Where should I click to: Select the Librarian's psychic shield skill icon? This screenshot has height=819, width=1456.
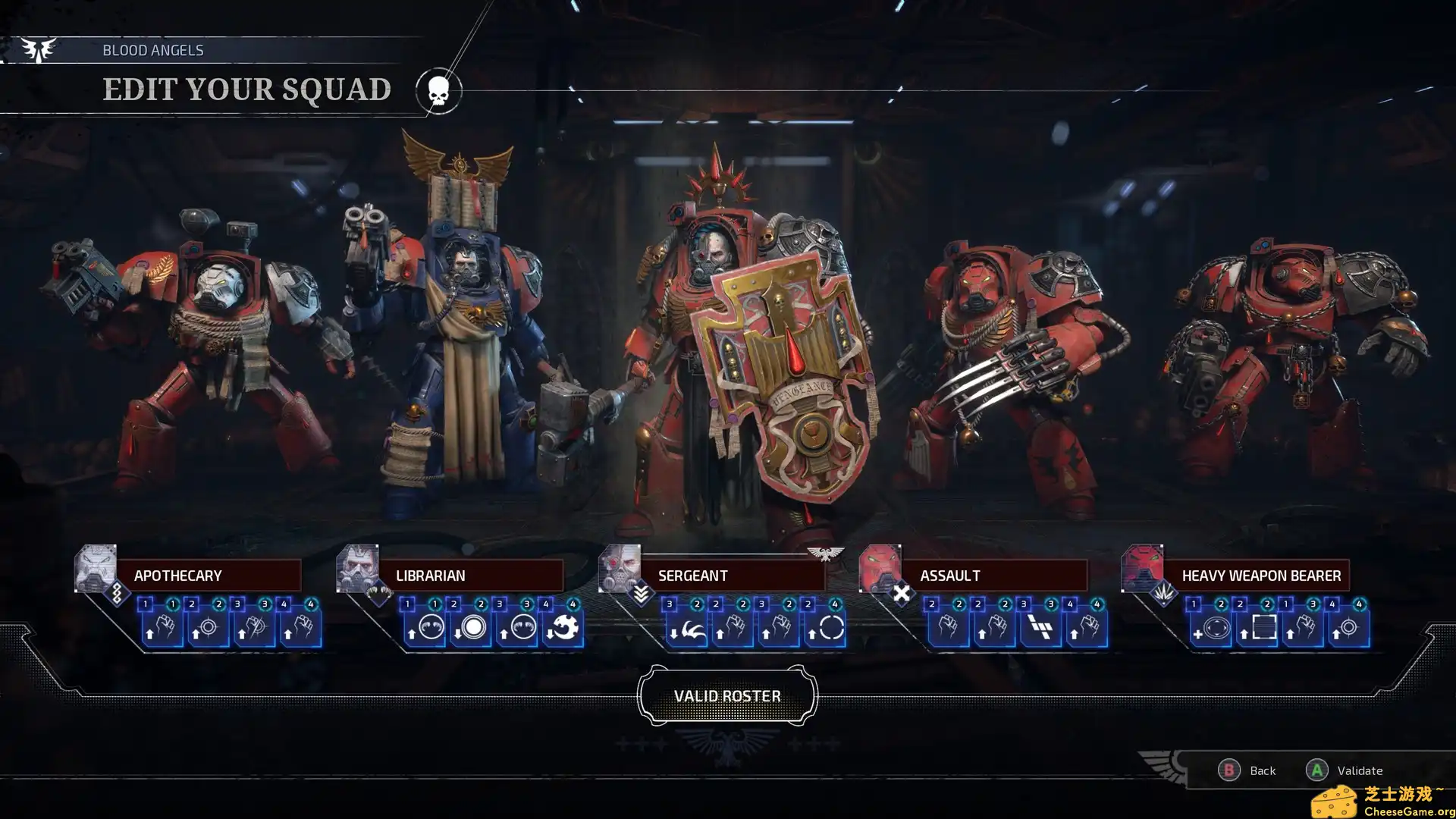click(428, 629)
